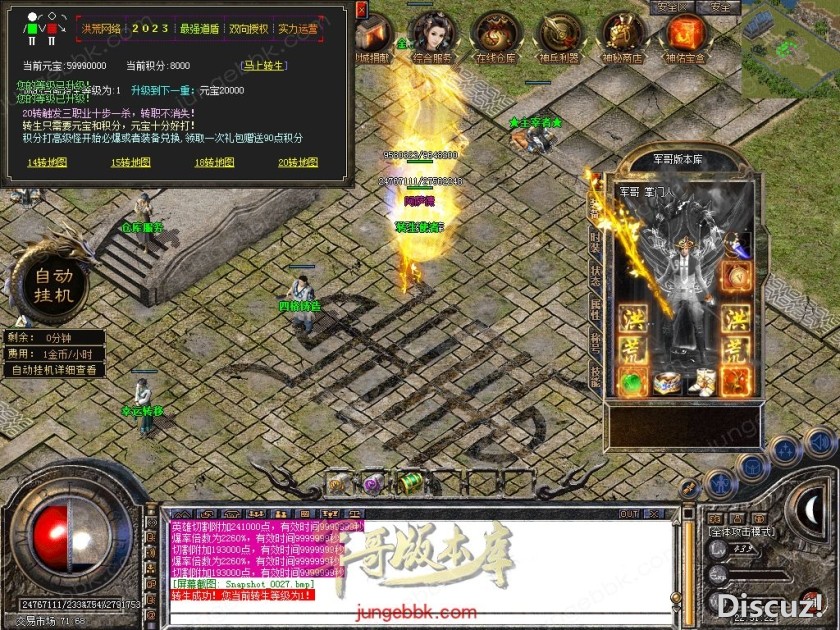Open the 15转地图 map link

click(130, 162)
